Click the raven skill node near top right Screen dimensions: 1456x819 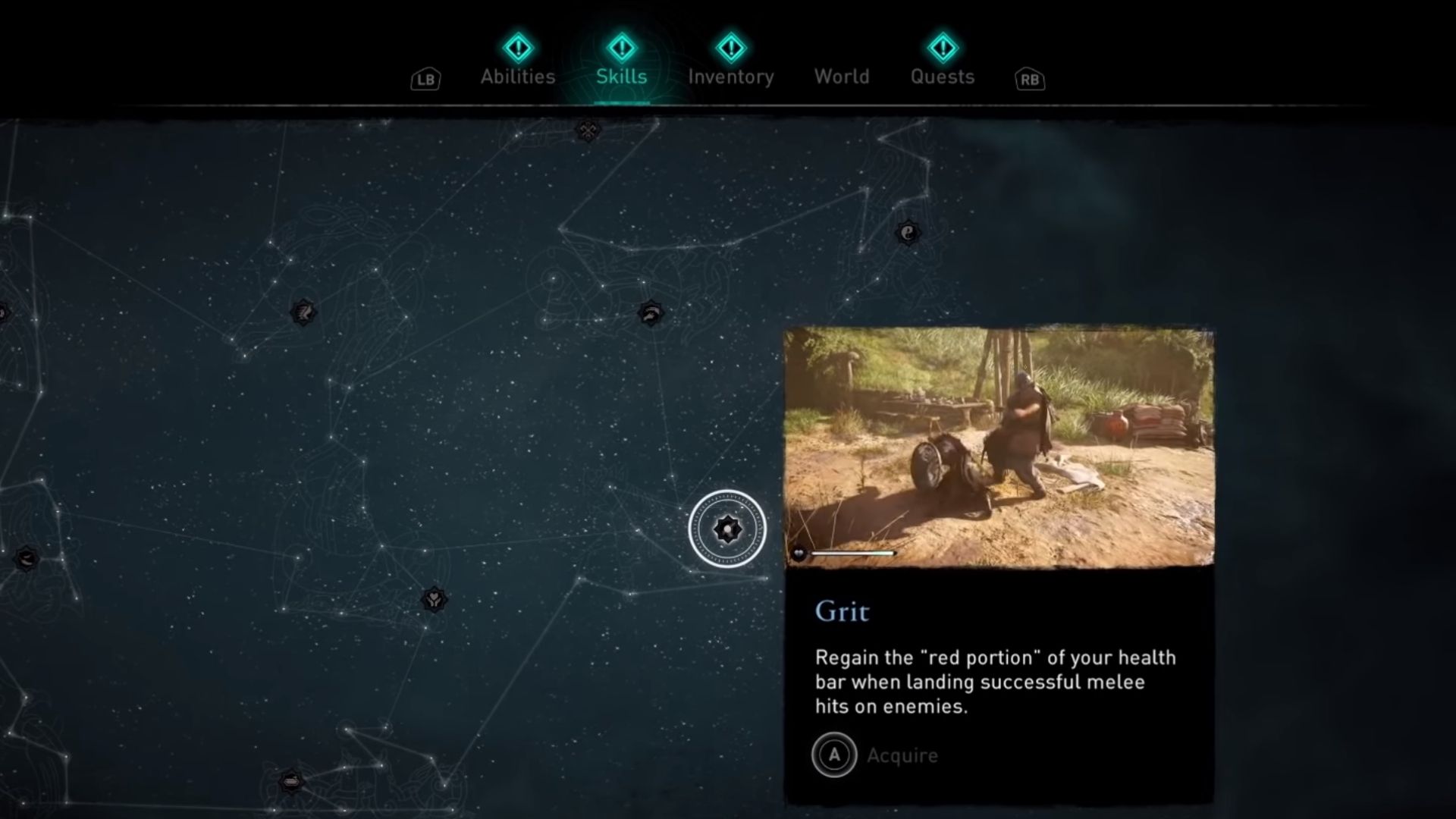click(x=908, y=234)
